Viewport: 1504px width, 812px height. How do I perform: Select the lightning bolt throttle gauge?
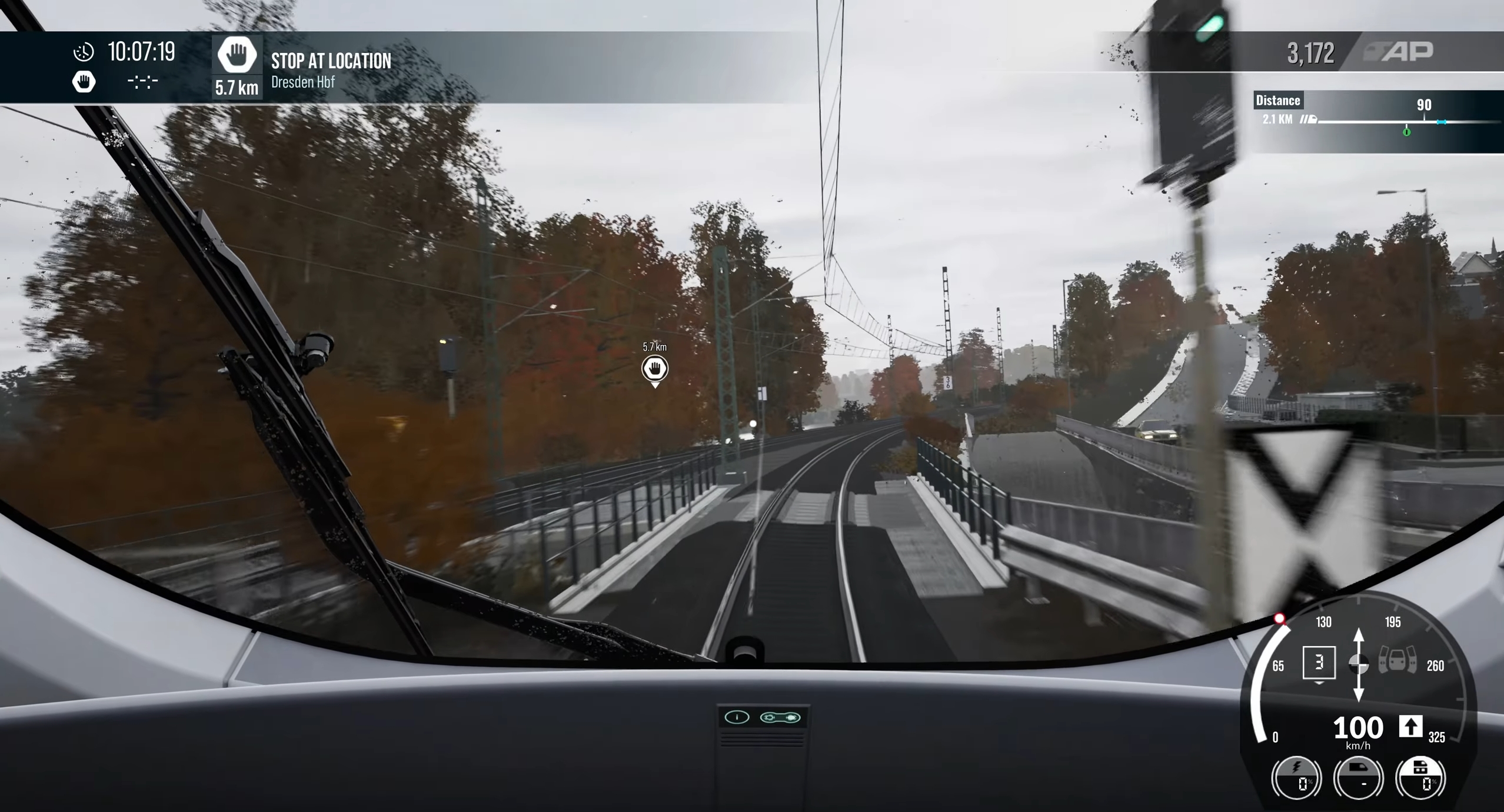[1296, 778]
